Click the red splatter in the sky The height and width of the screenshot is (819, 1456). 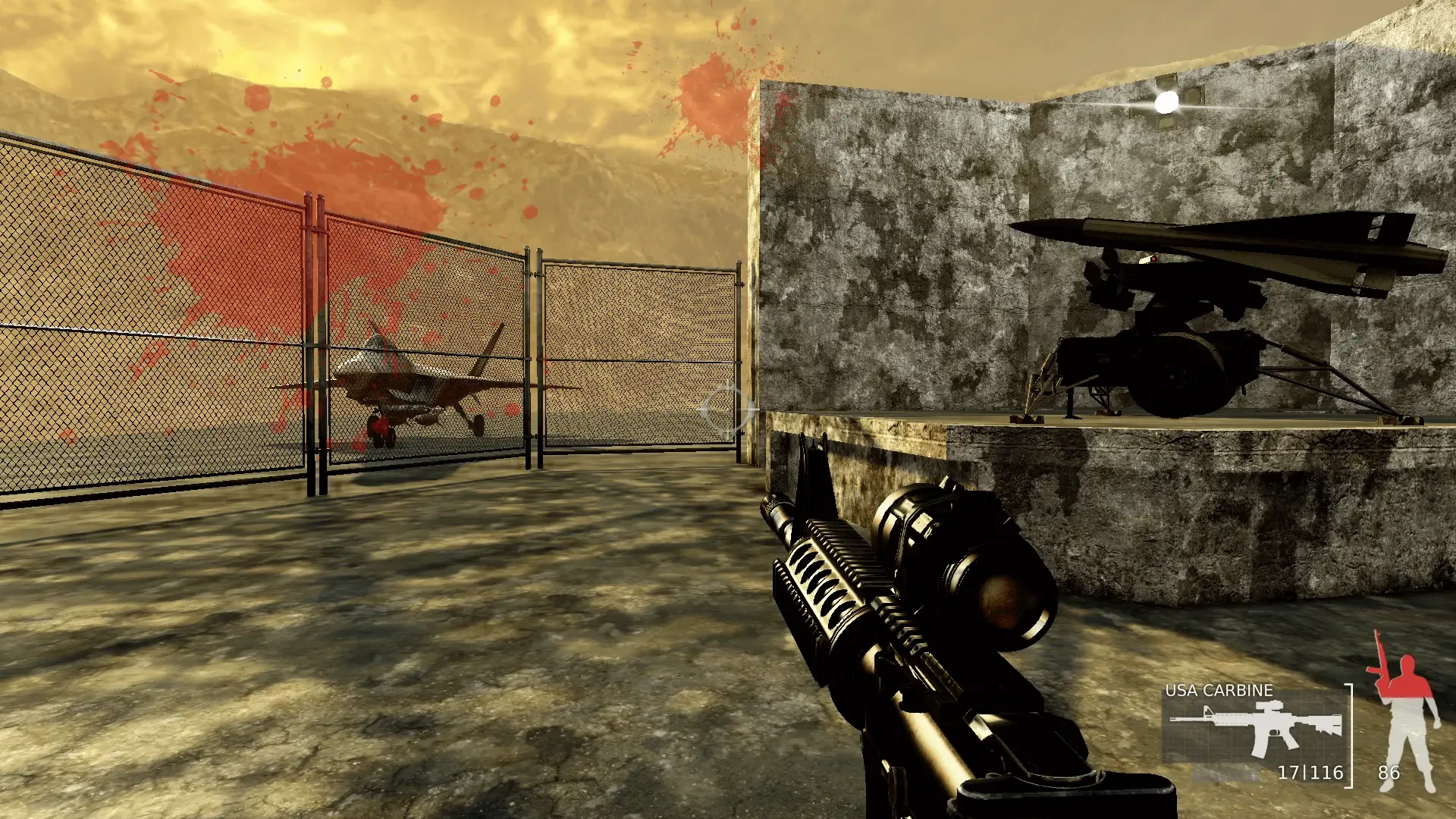coord(713,99)
